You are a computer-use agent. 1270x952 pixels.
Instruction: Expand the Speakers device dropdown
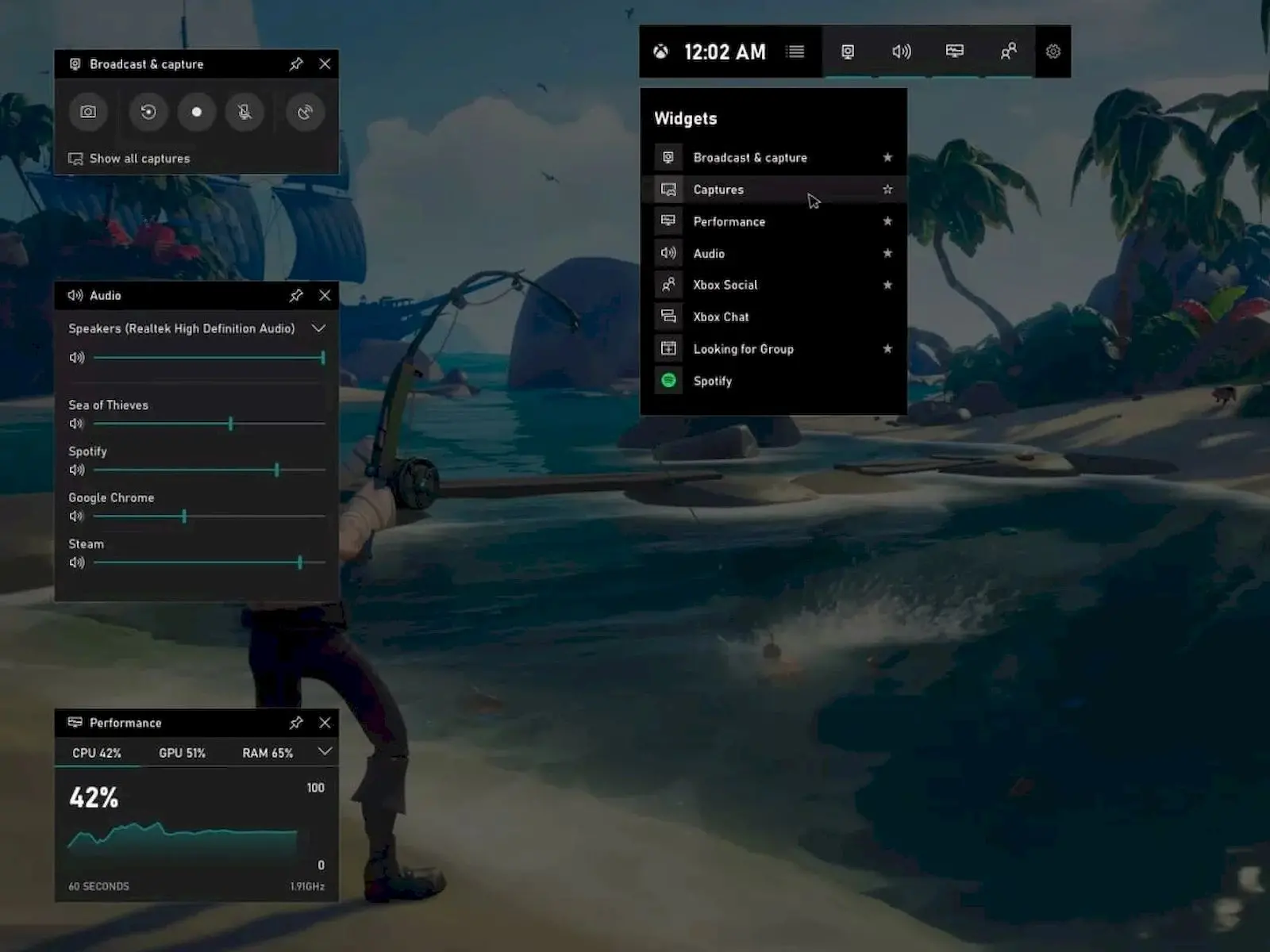321,328
